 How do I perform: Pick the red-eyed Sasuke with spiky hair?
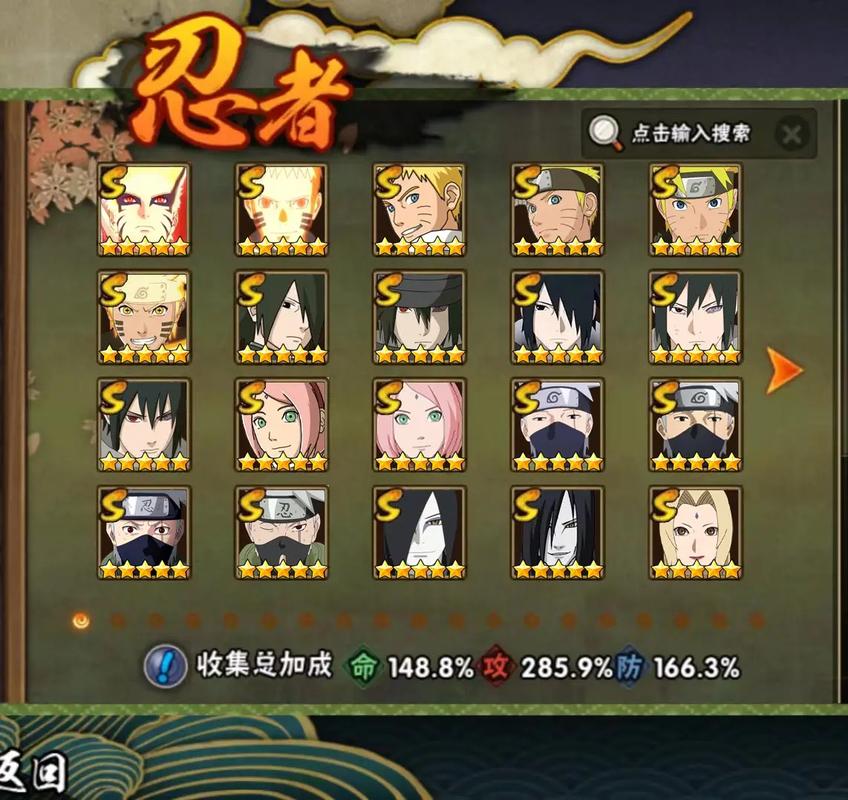click(144, 426)
